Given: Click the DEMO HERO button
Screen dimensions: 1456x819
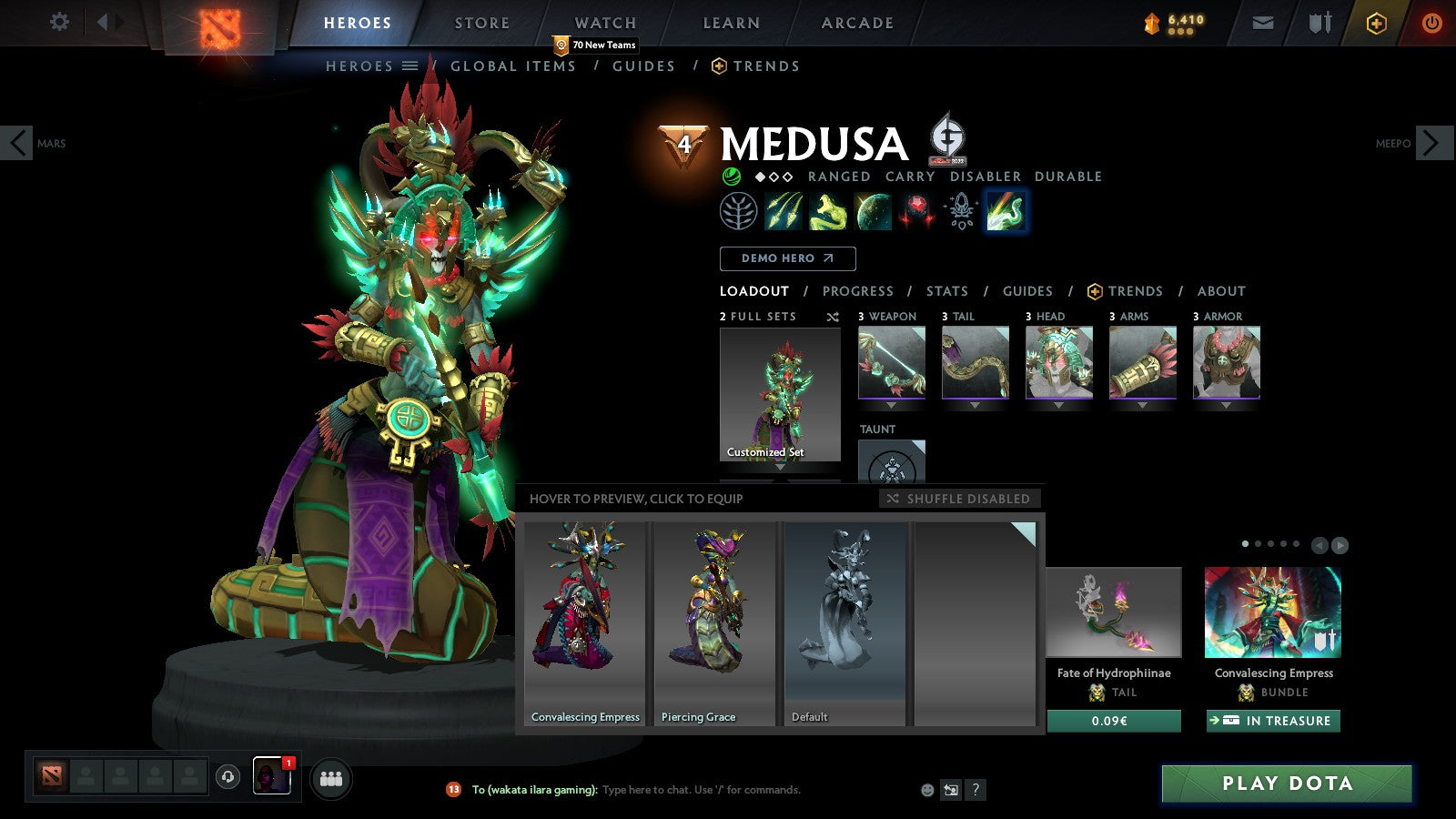Looking at the screenshot, I should coord(787,258).
